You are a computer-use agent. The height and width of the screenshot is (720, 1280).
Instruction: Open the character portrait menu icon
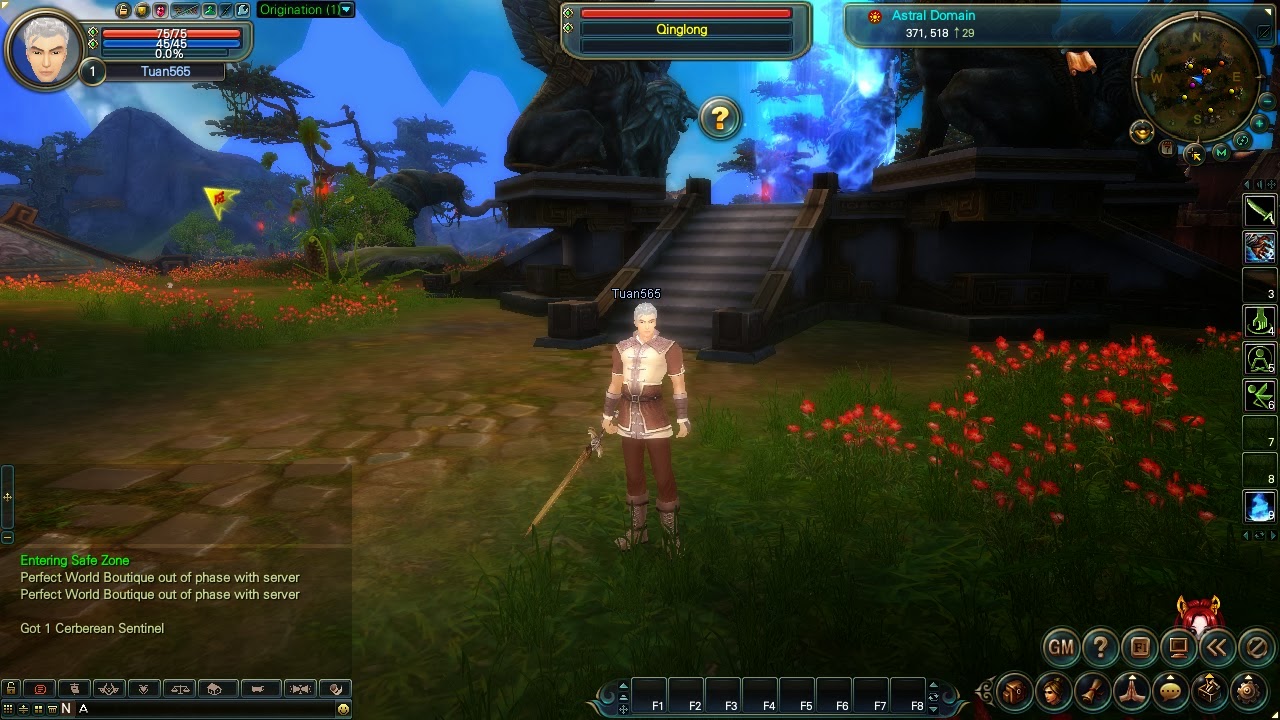[1053, 691]
